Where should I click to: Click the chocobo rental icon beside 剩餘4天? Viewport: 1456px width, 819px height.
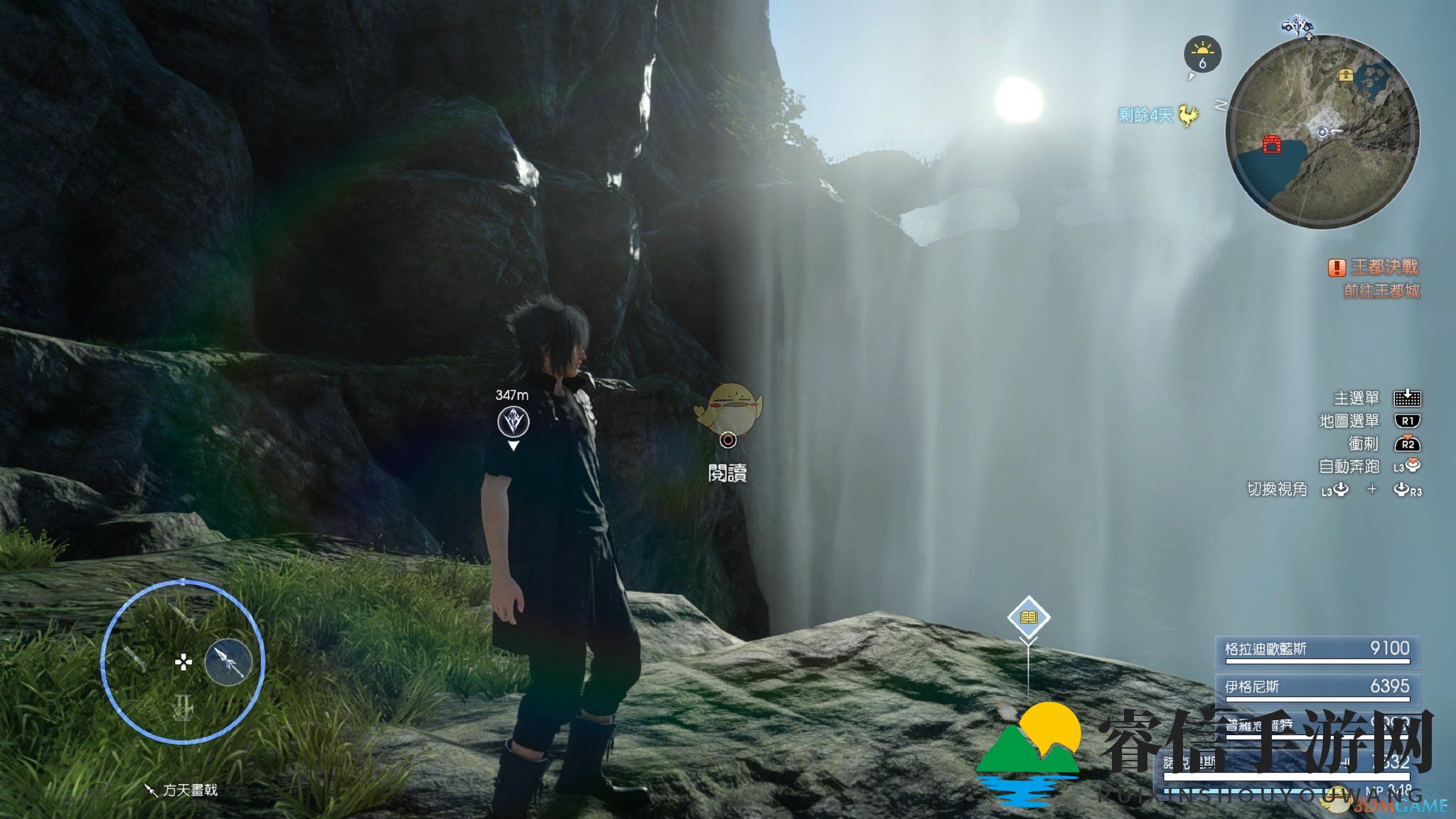1188,115
